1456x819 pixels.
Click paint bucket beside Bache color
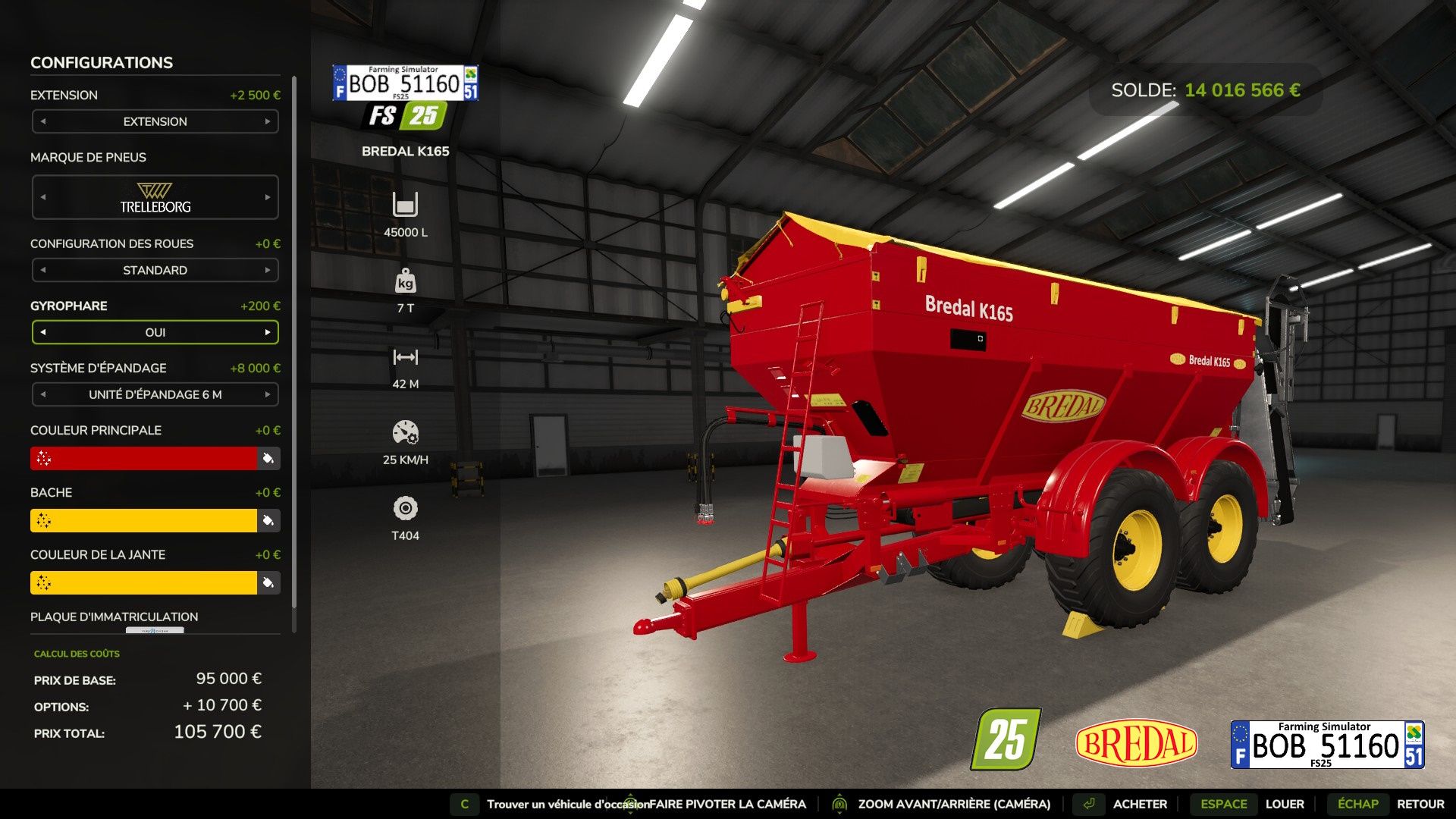pyautogui.click(x=268, y=520)
